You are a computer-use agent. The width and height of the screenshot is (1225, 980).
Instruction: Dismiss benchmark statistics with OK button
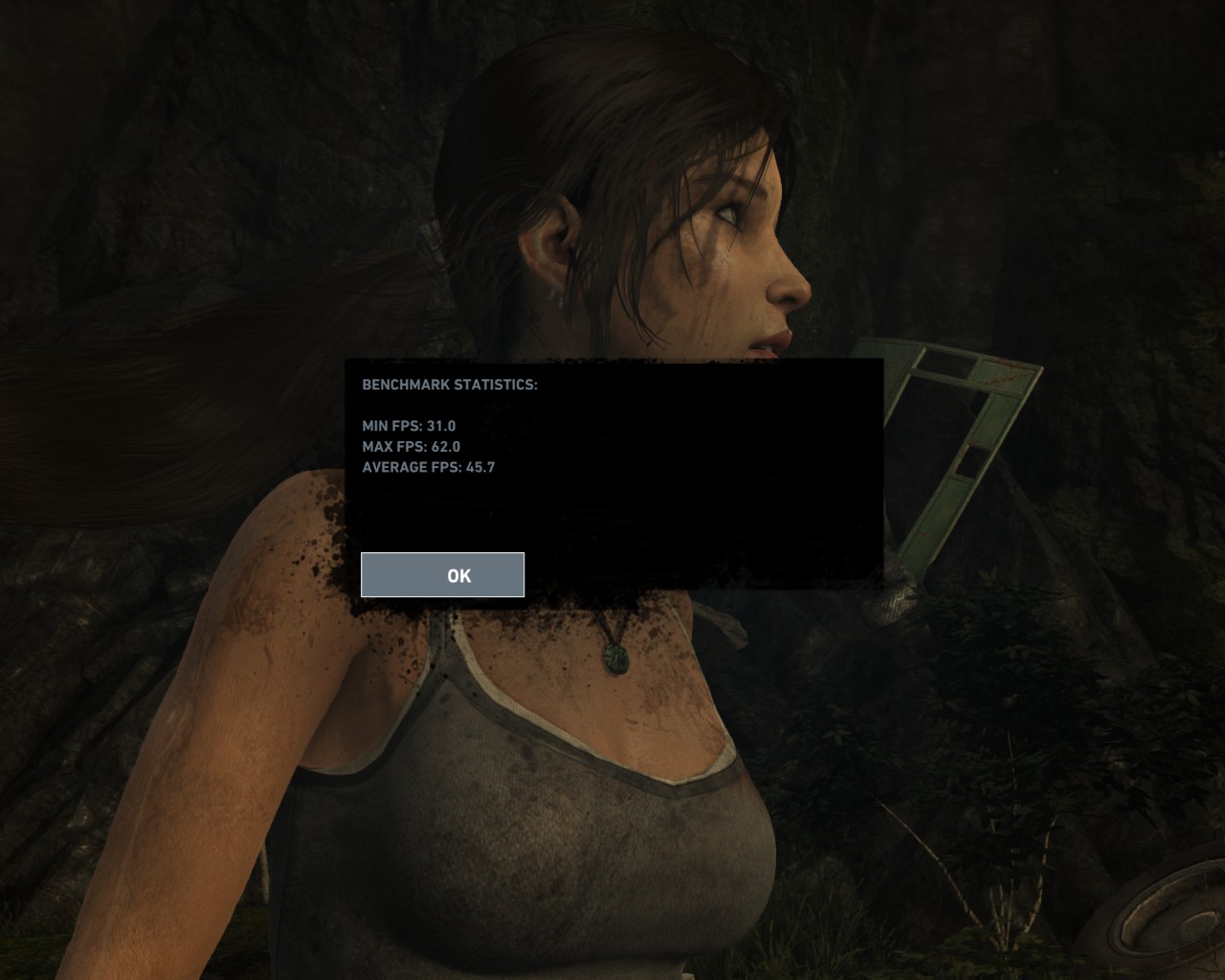pyautogui.click(x=442, y=574)
